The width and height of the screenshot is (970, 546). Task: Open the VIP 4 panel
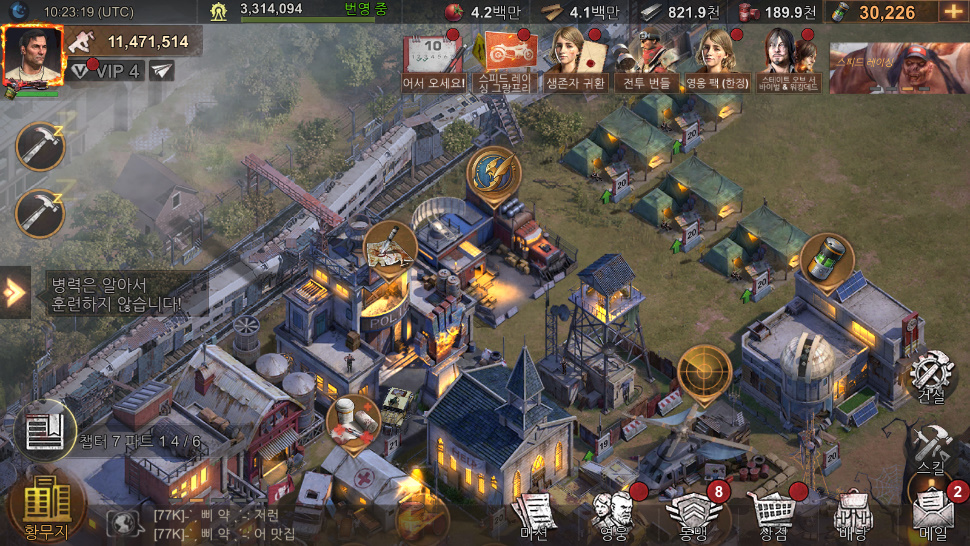[106, 71]
